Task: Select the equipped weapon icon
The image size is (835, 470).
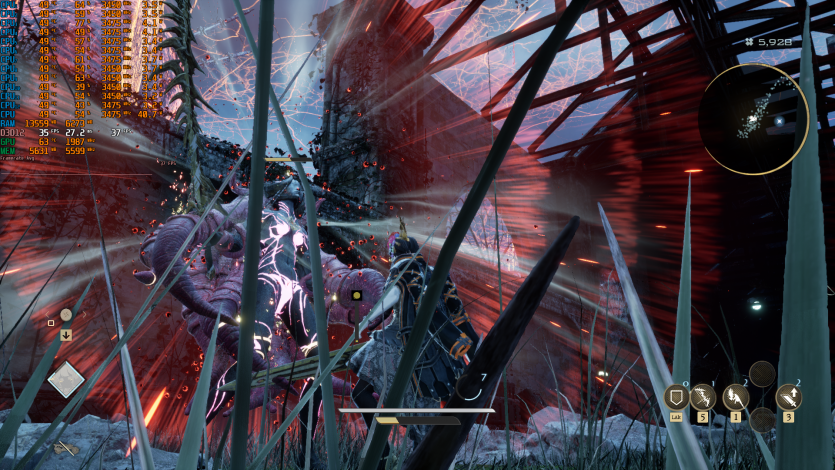Action: coord(67,449)
